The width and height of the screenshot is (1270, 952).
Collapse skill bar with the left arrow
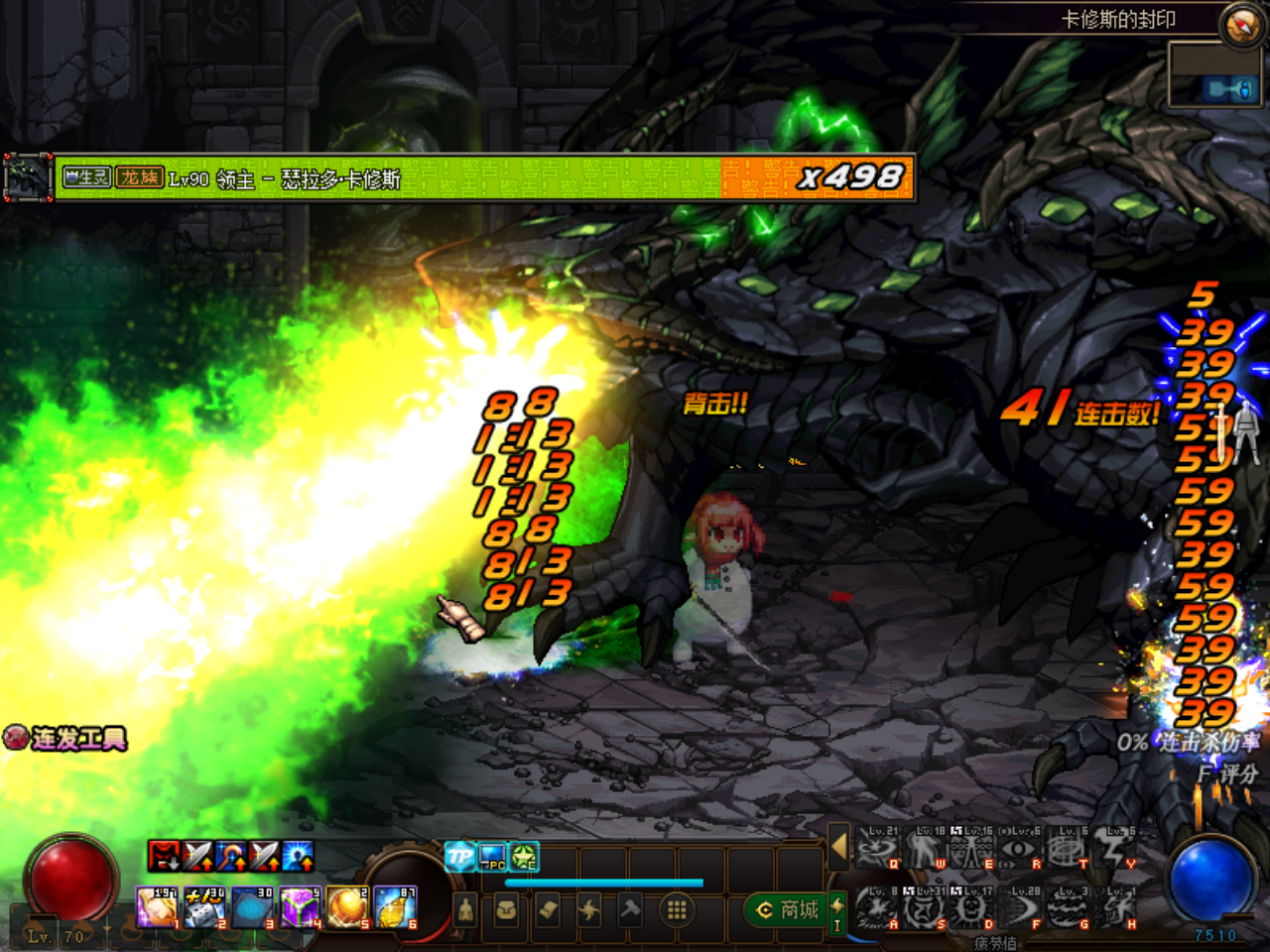(x=838, y=847)
